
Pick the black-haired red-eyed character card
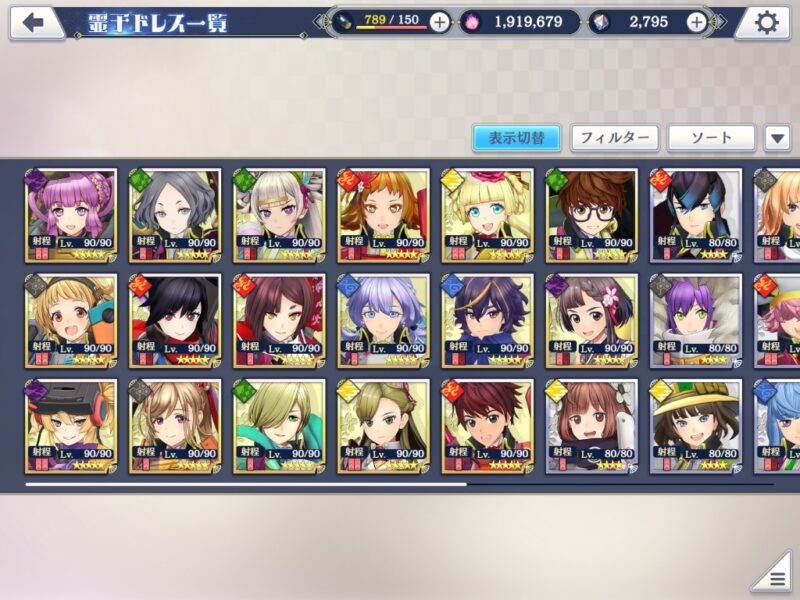tap(175, 320)
